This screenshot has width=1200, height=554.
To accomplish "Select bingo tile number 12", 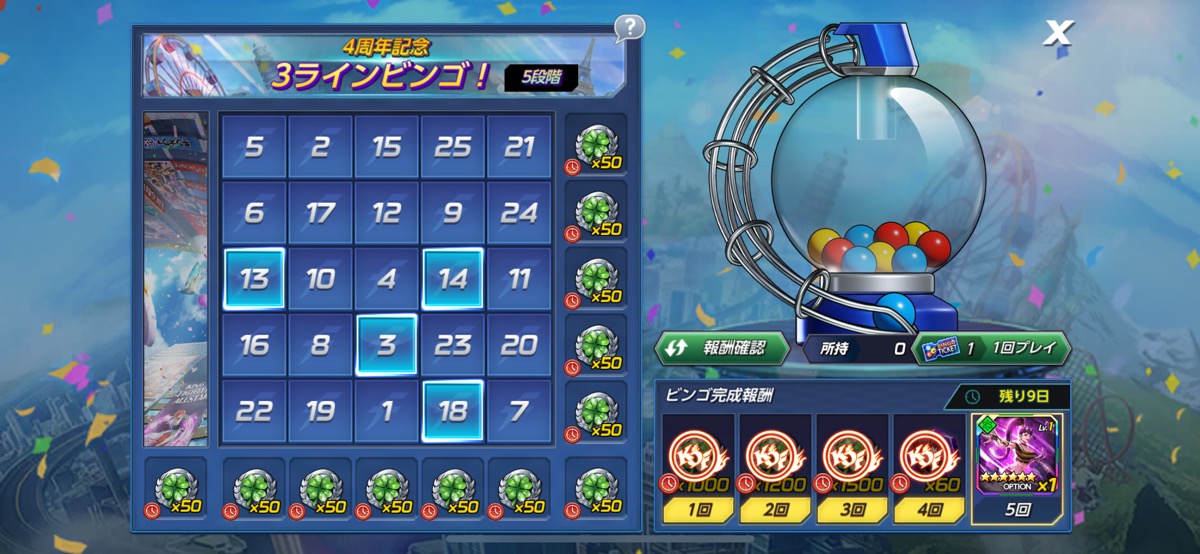I will click(387, 213).
